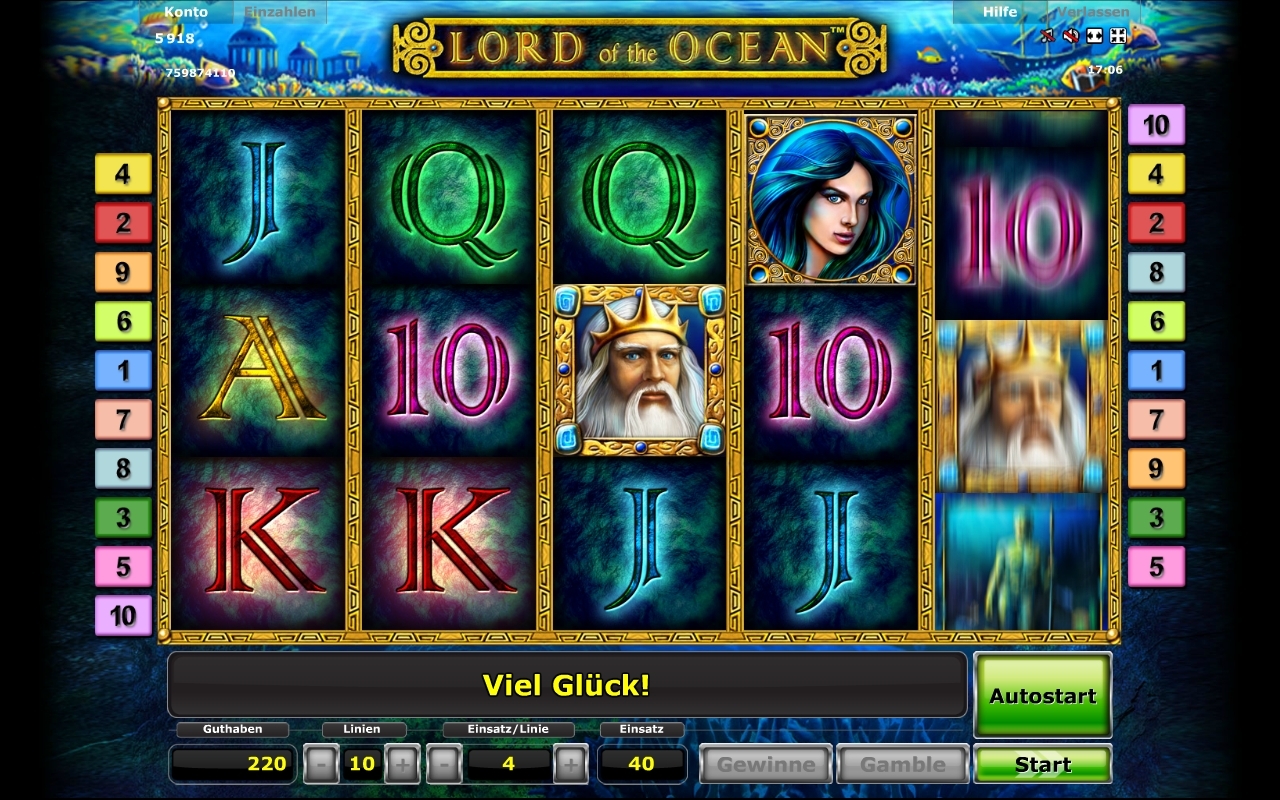This screenshot has height=800, width=1280.
Task: Open the Hilfe help page
Action: pos(999,12)
